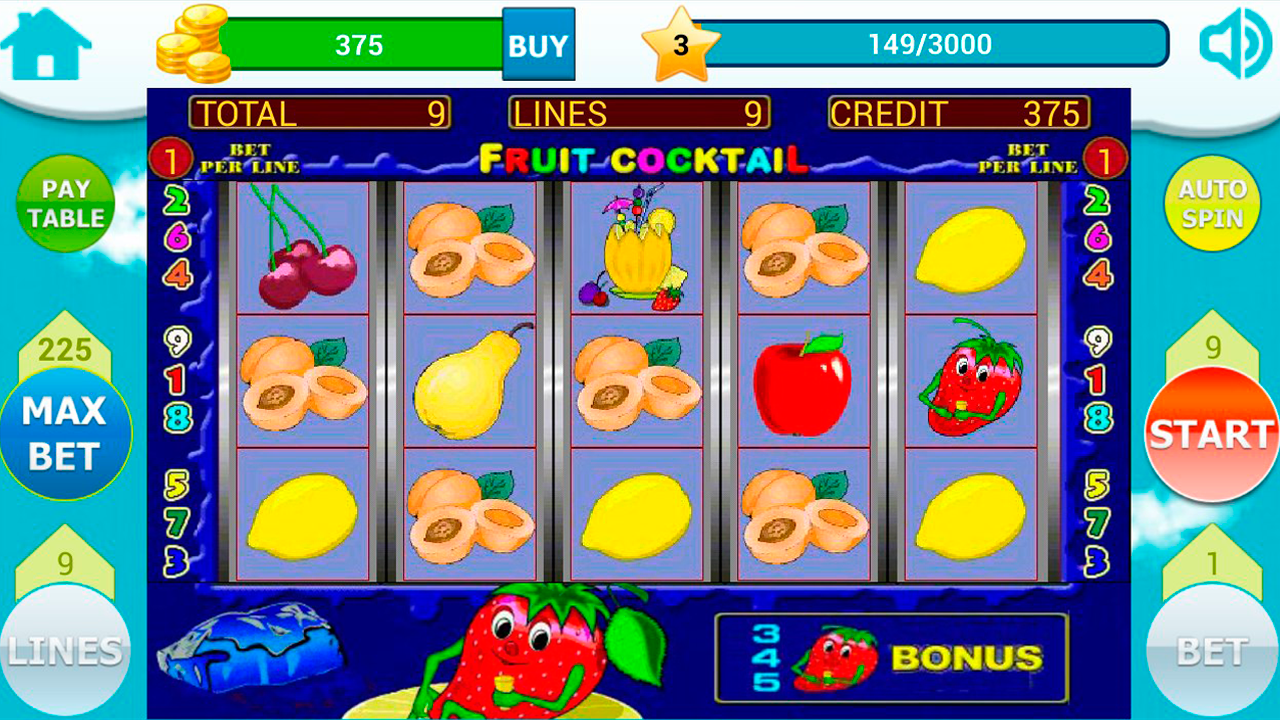Adjust the Bet amount
Image resolution: width=1280 pixels, height=720 pixels.
[1212, 650]
